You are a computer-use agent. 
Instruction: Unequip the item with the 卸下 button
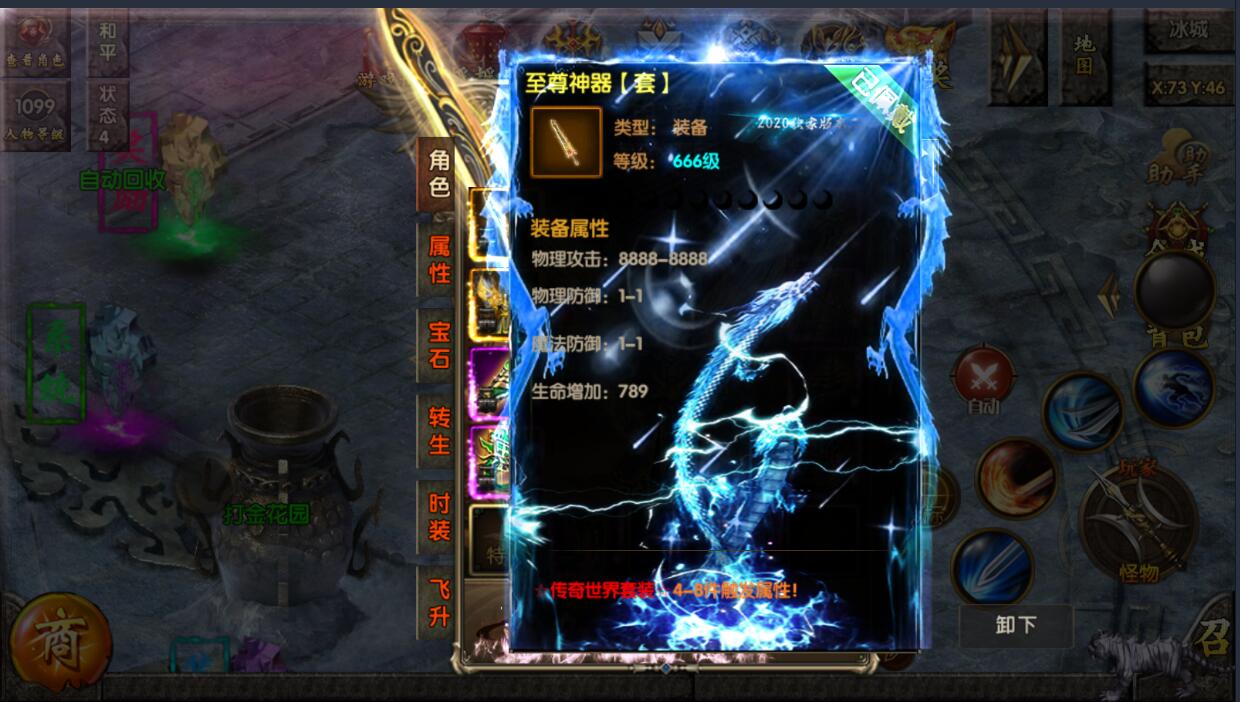pos(1015,625)
